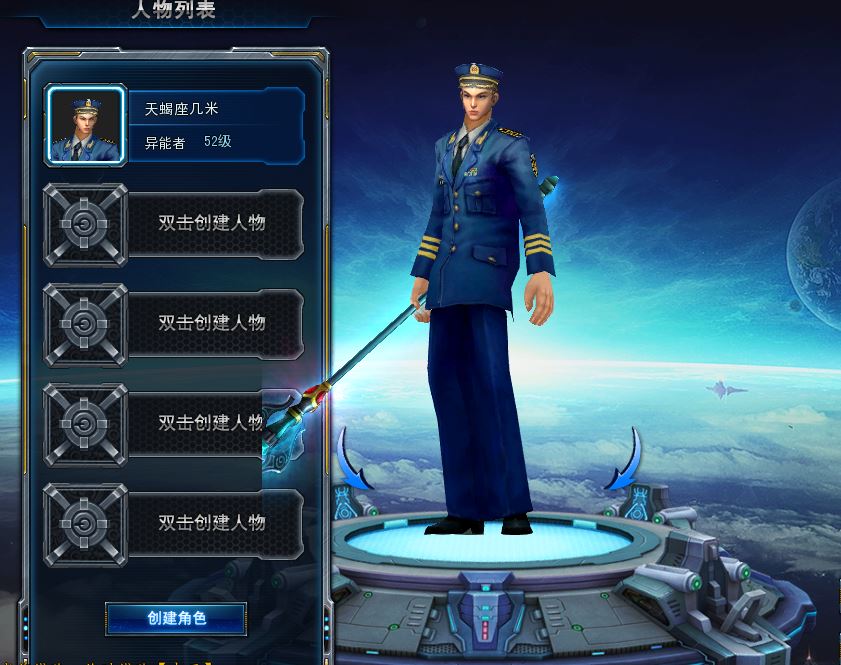This screenshot has width=841, height=665.
Task: Click the 创建角色 button
Action: [x=176, y=618]
